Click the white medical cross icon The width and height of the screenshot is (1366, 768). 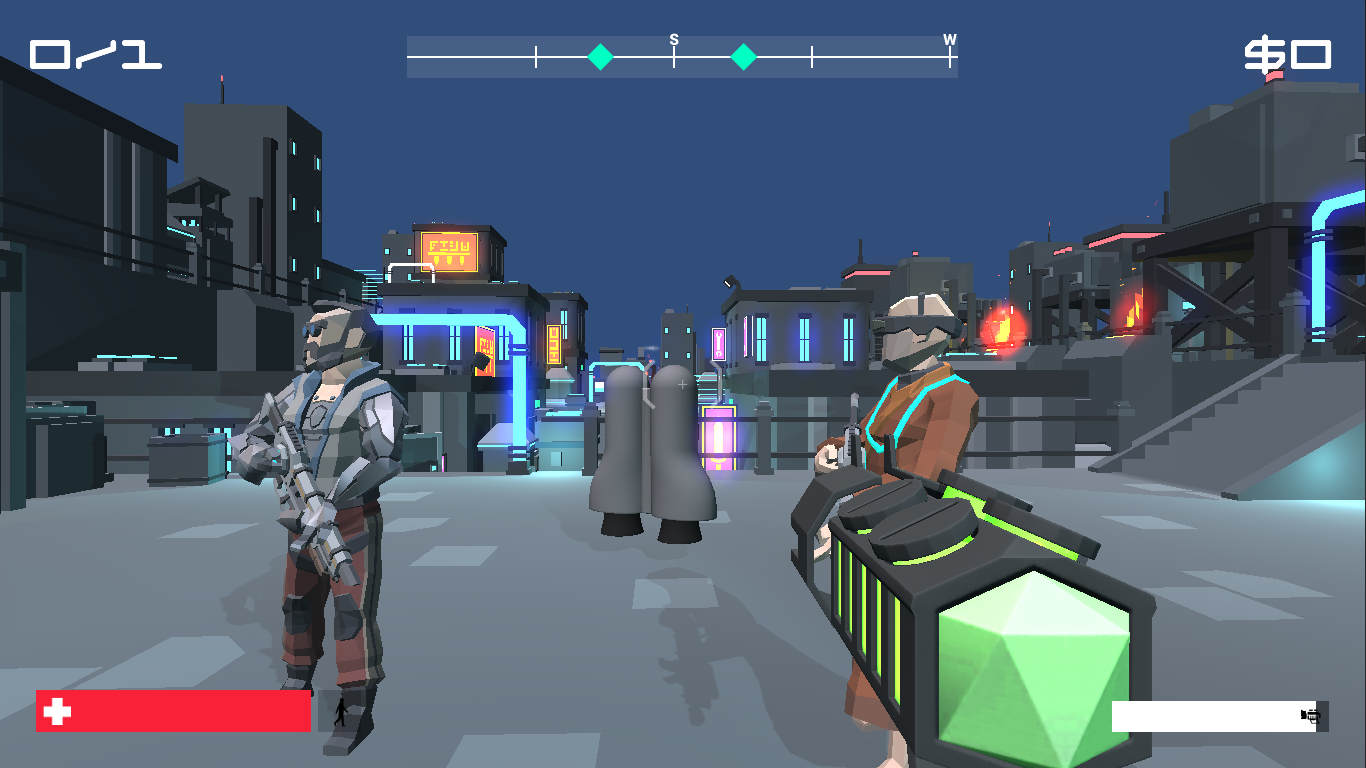[55, 712]
